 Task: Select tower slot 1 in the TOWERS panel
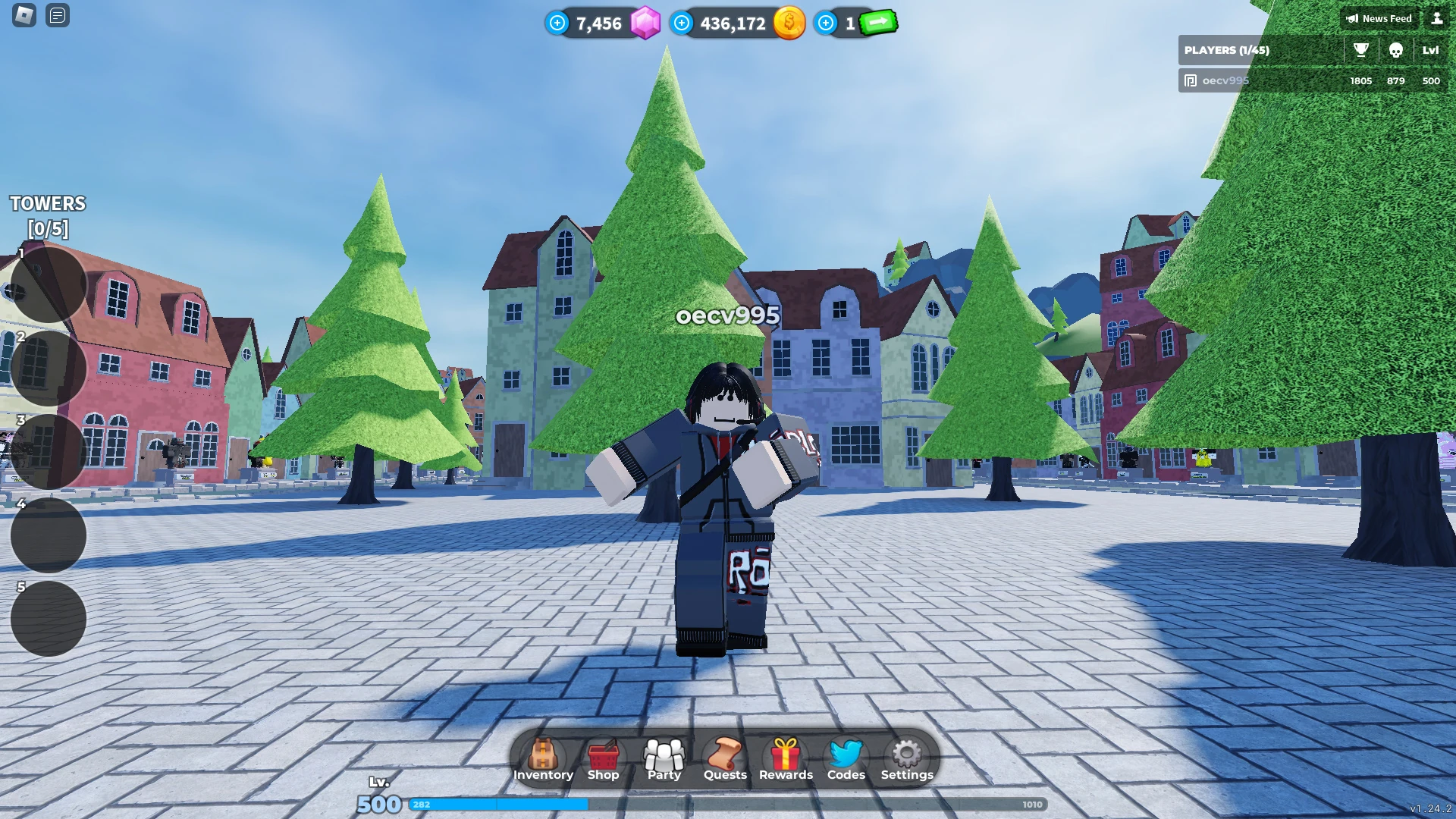point(47,282)
